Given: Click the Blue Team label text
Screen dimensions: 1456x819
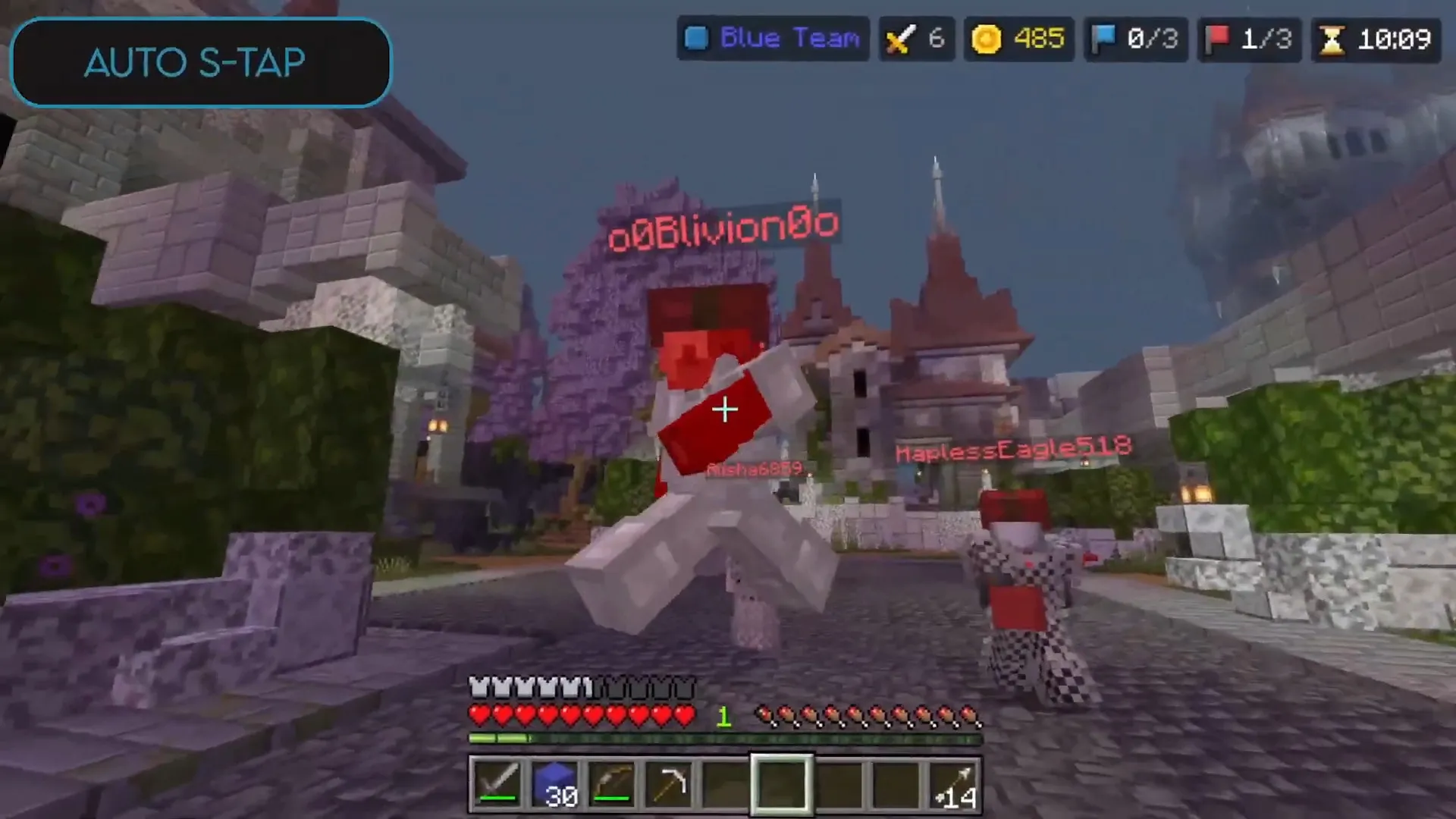Looking at the screenshot, I should pyautogui.click(x=791, y=39).
